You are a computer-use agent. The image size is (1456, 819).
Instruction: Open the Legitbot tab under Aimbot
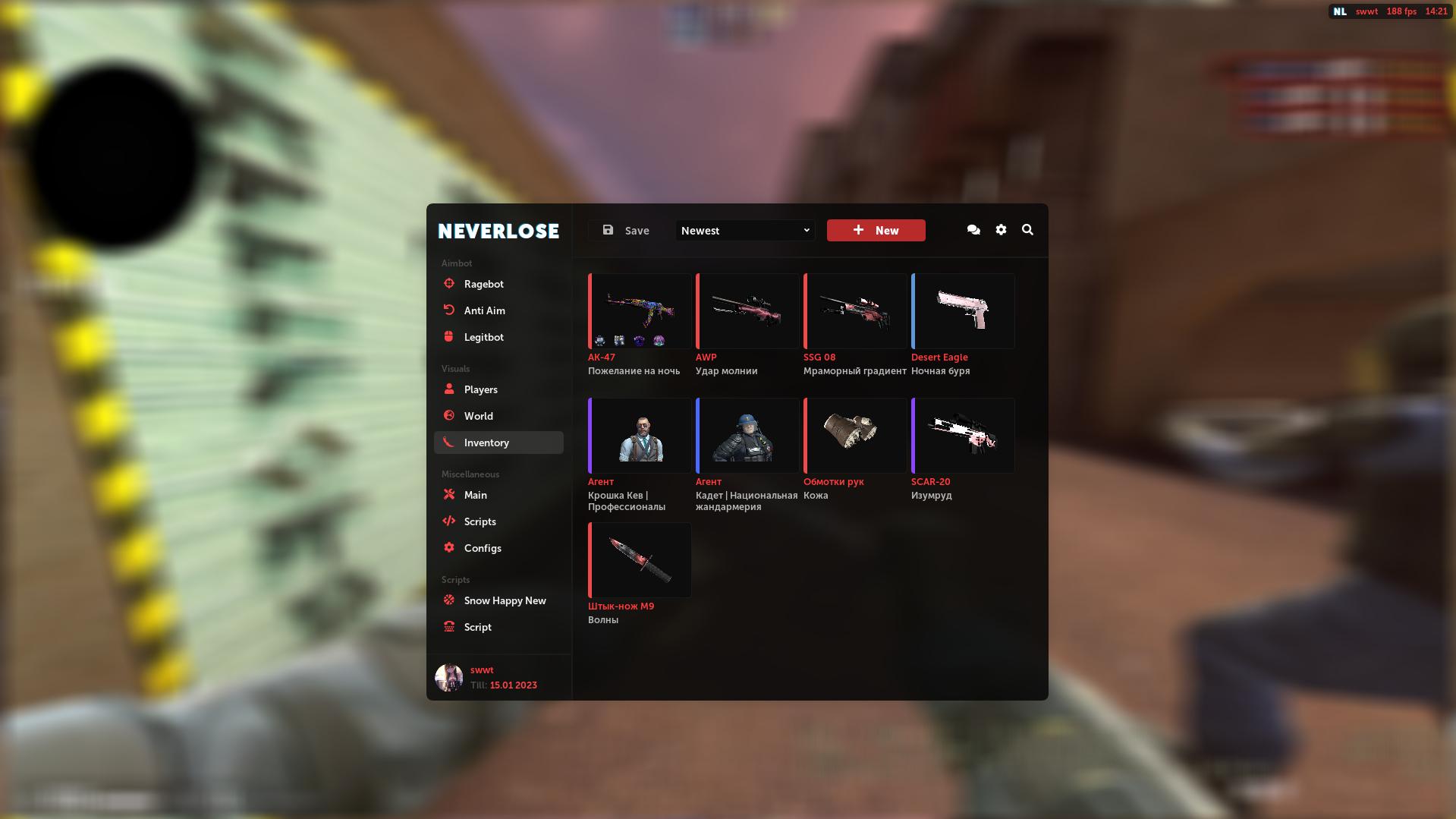(x=483, y=336)
